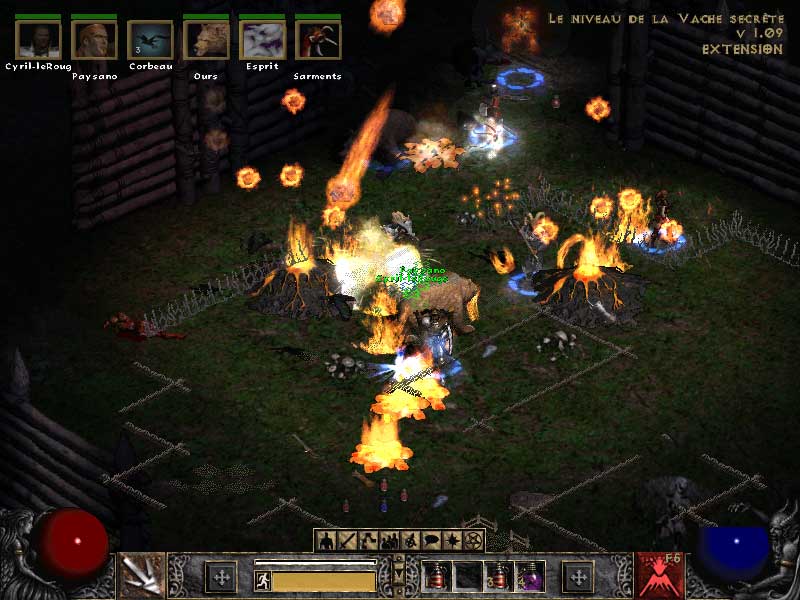Open inventory via the sword icon

click(x=348, y=541)
